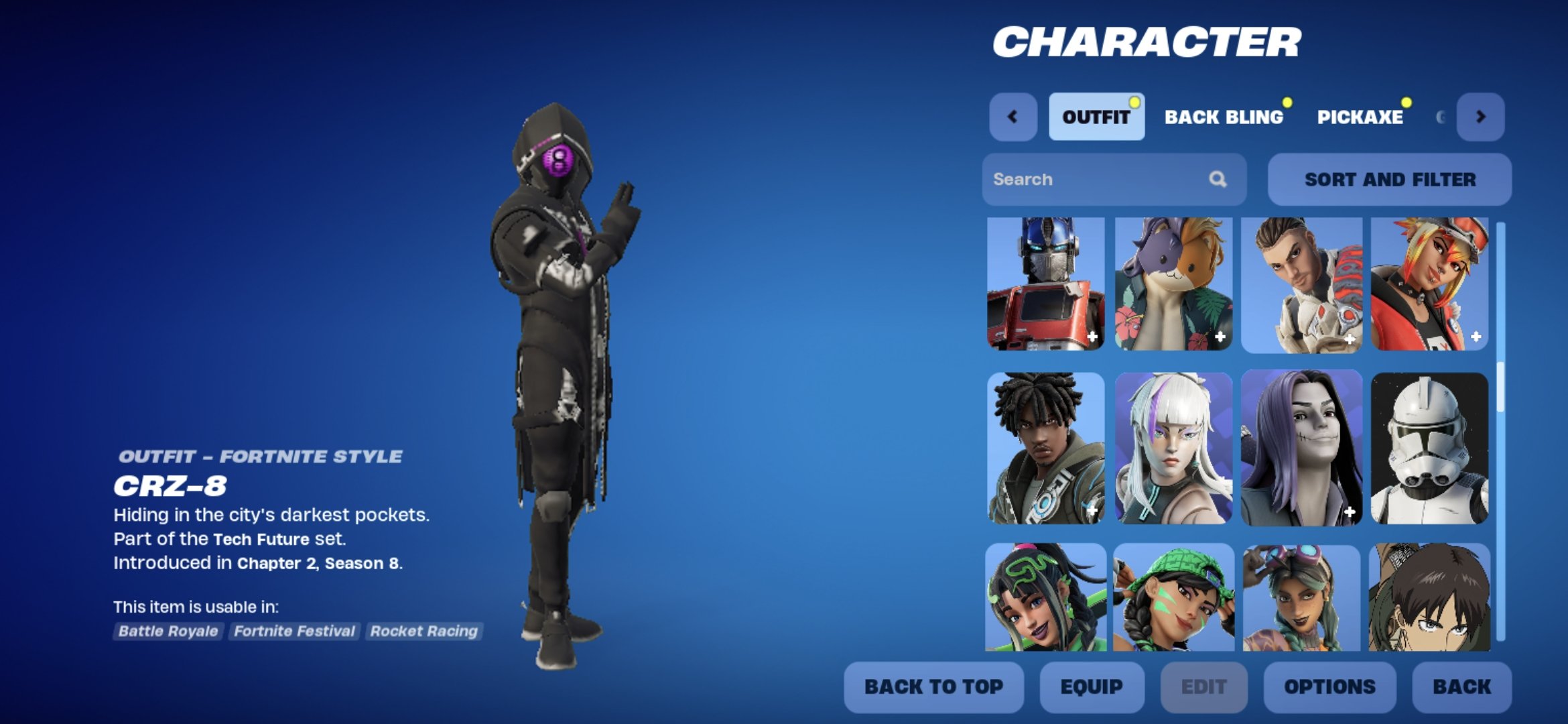Switch to the BACK BLING tab
Screen dimensions: 1568x724
(x=1224, y=117)
